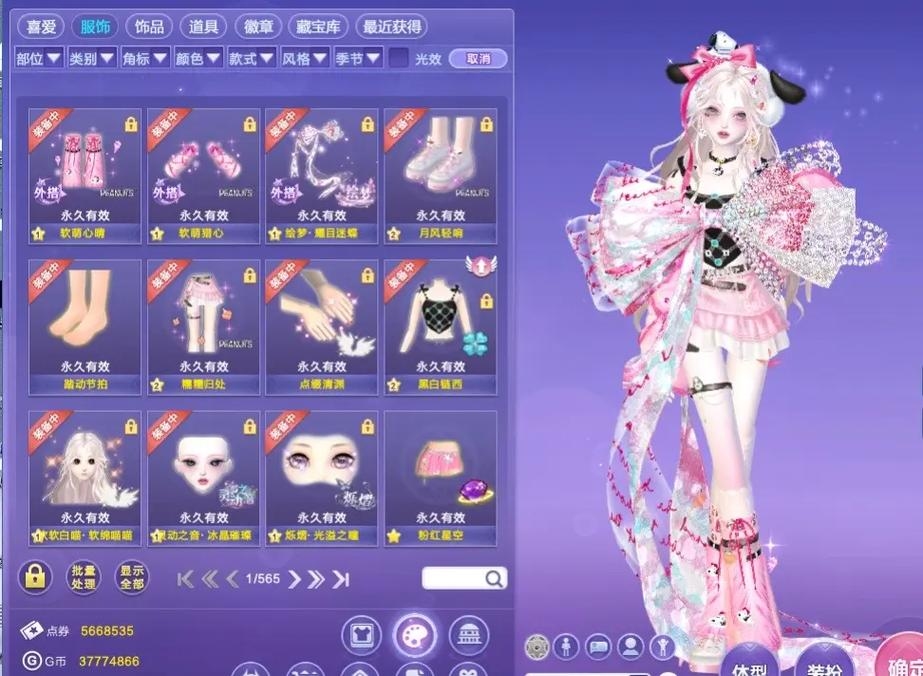The width and height of the screenshot is (923, 676).
Task: Open the 季节 season filter dropdown
Action: (x=358, y=59)
